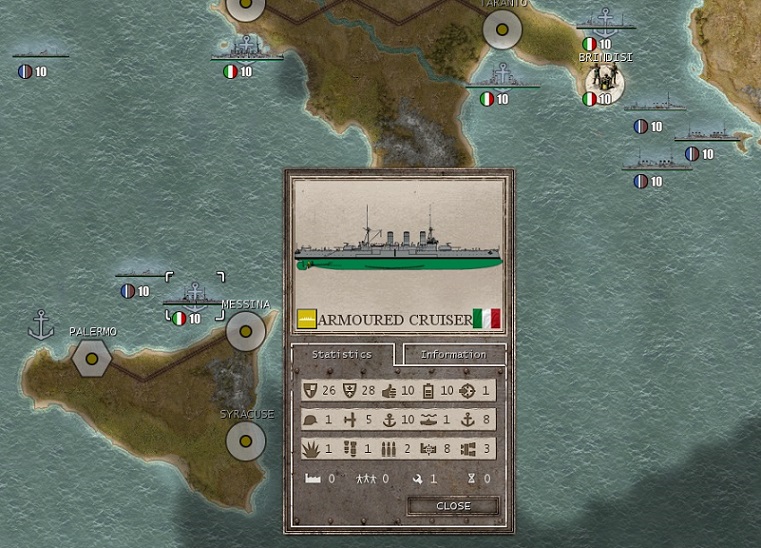Select the Syracuse city marker
This screenshot has width=761, height=548.
click(245, 439)
